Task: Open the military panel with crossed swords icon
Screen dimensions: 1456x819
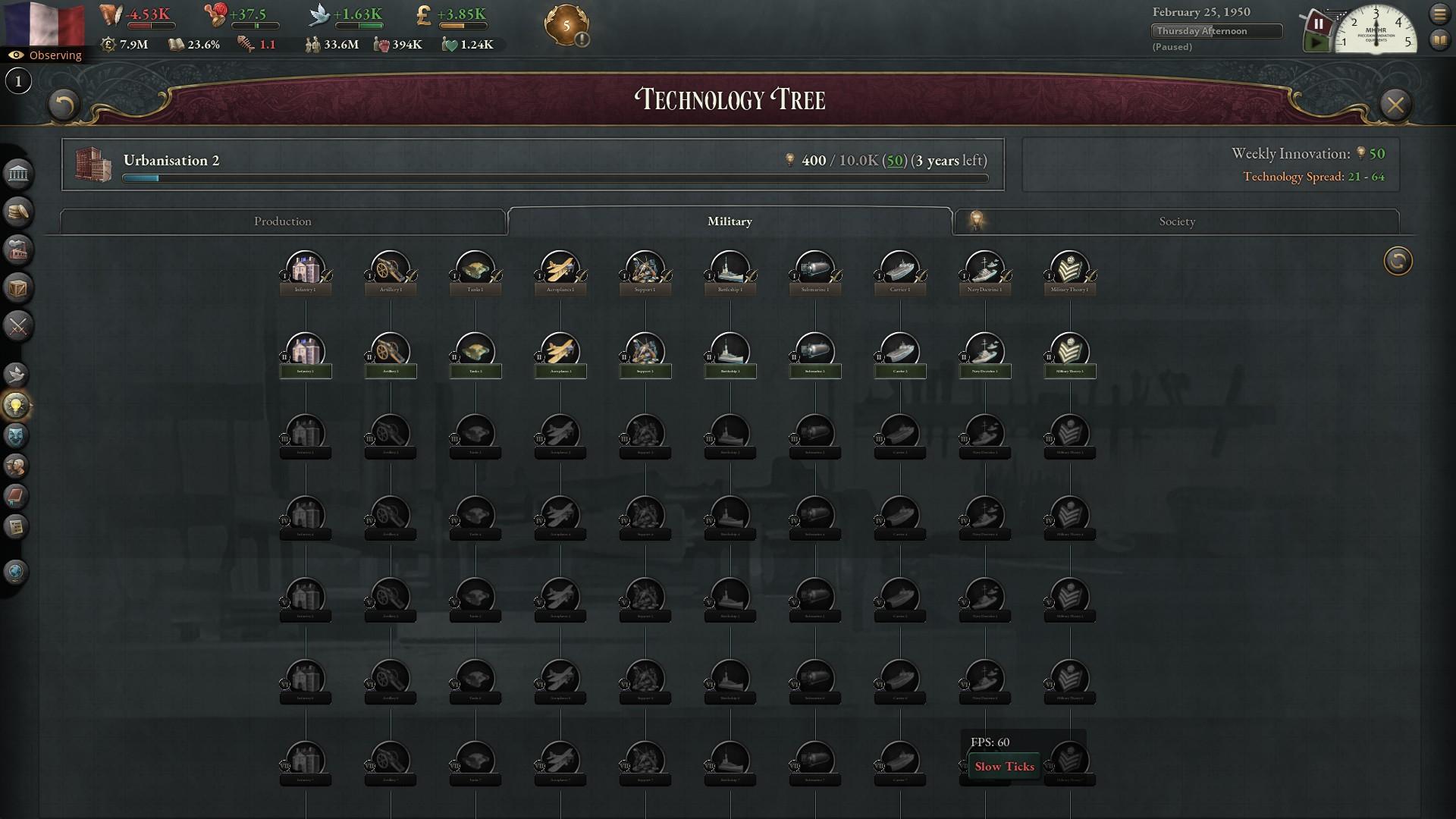Action: [17, 326]
